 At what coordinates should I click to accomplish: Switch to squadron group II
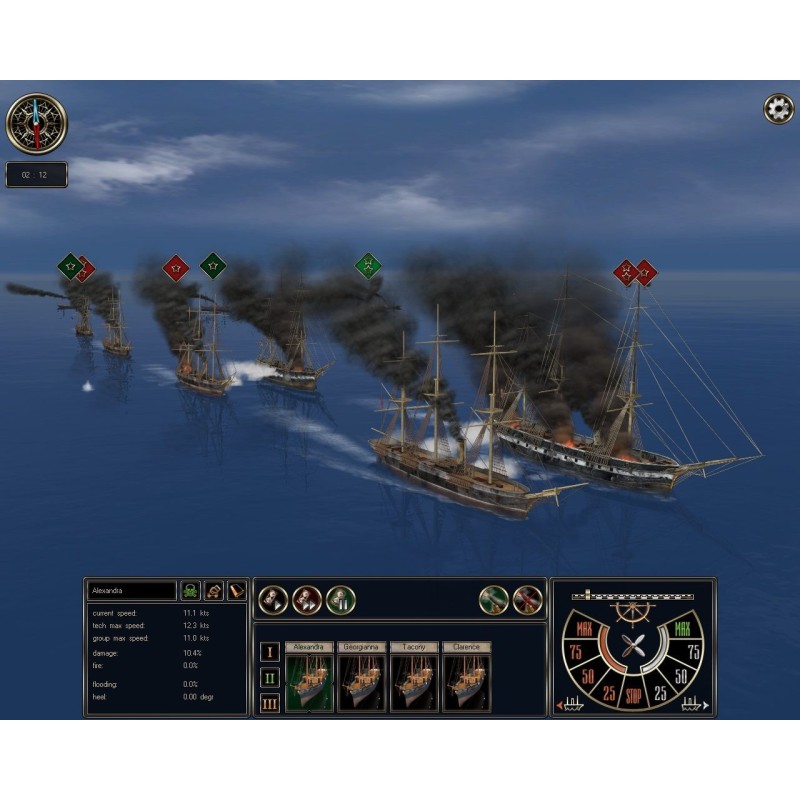tap(269, 677)
